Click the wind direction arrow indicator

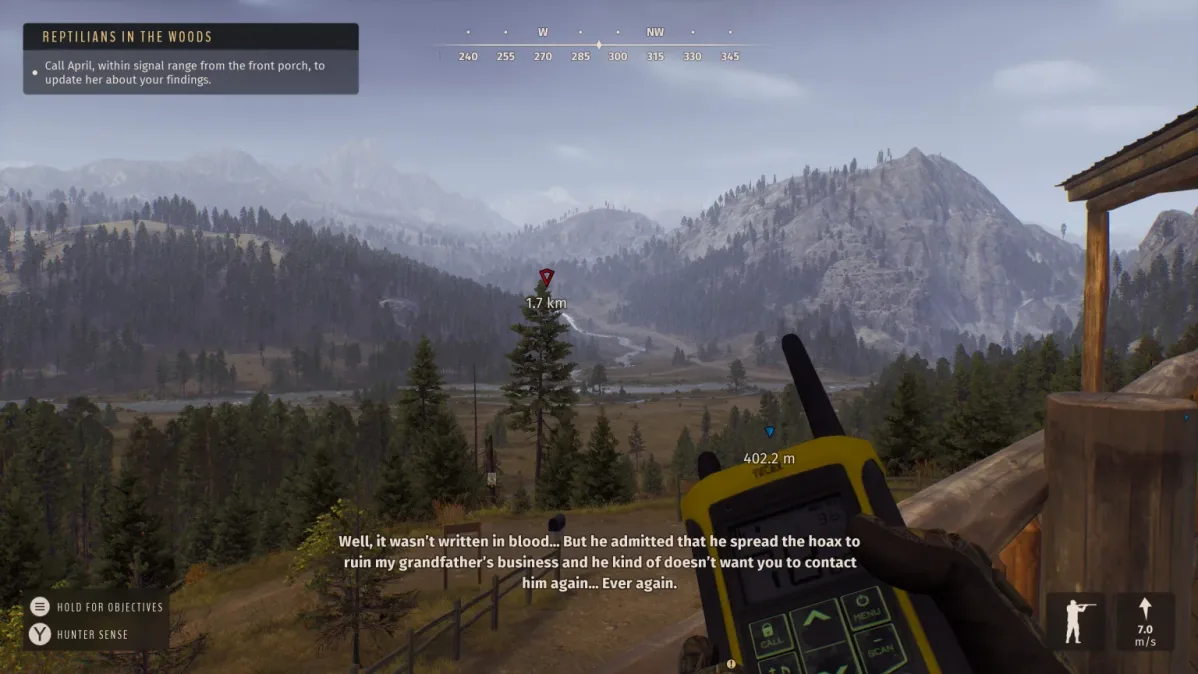click(x=1145, y=608)
